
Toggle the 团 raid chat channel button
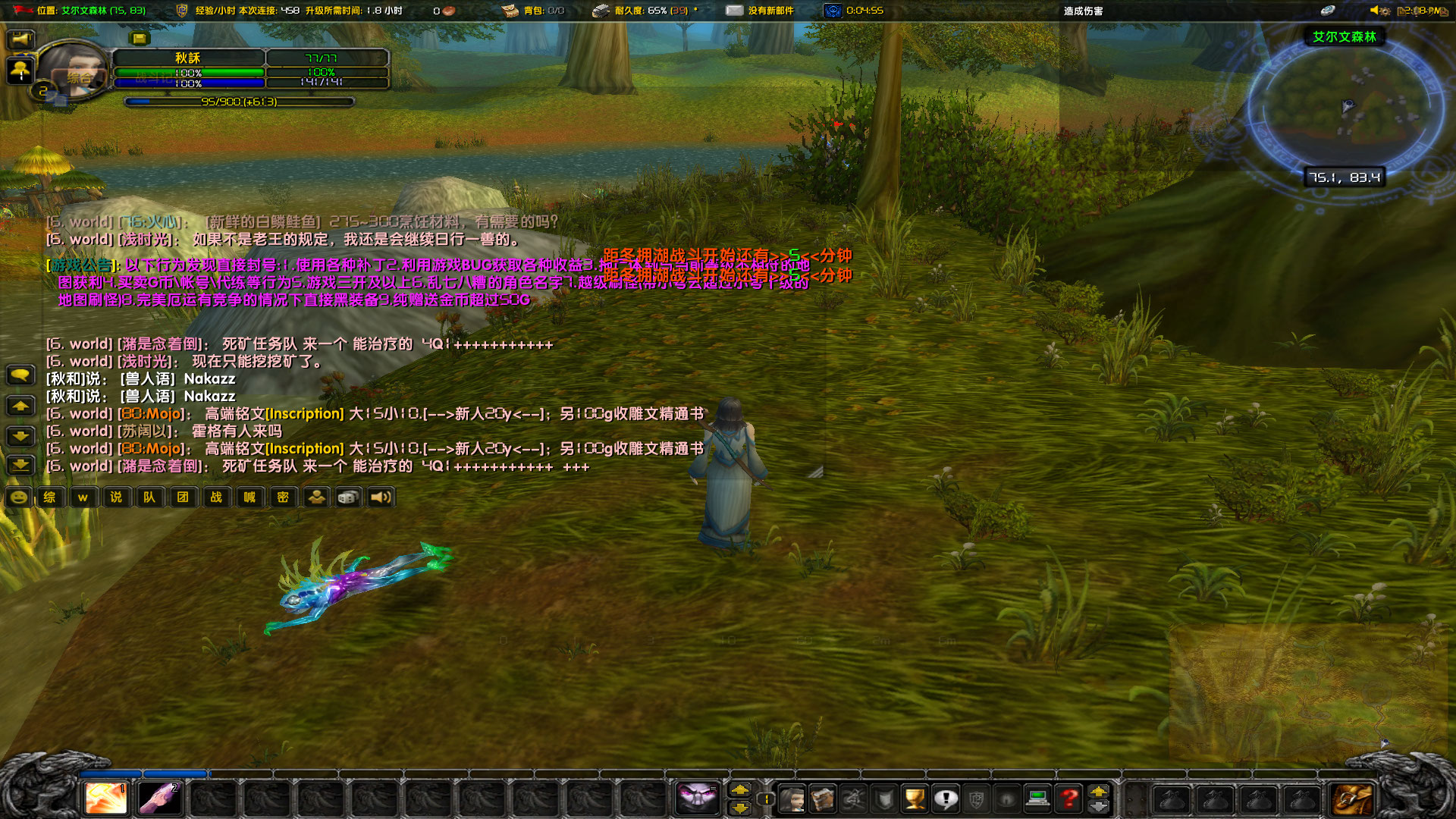click(x=184, y=497)
